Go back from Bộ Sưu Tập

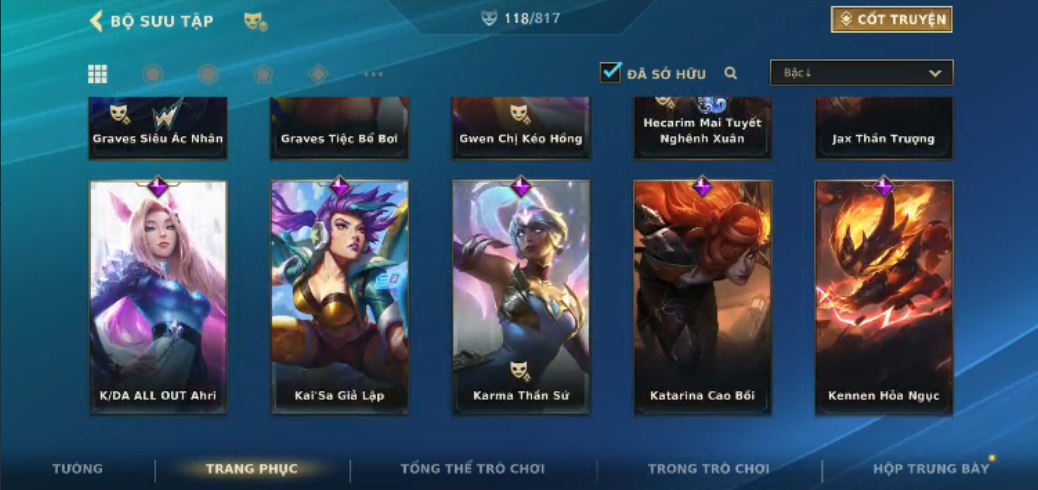(x=97, y=21)
